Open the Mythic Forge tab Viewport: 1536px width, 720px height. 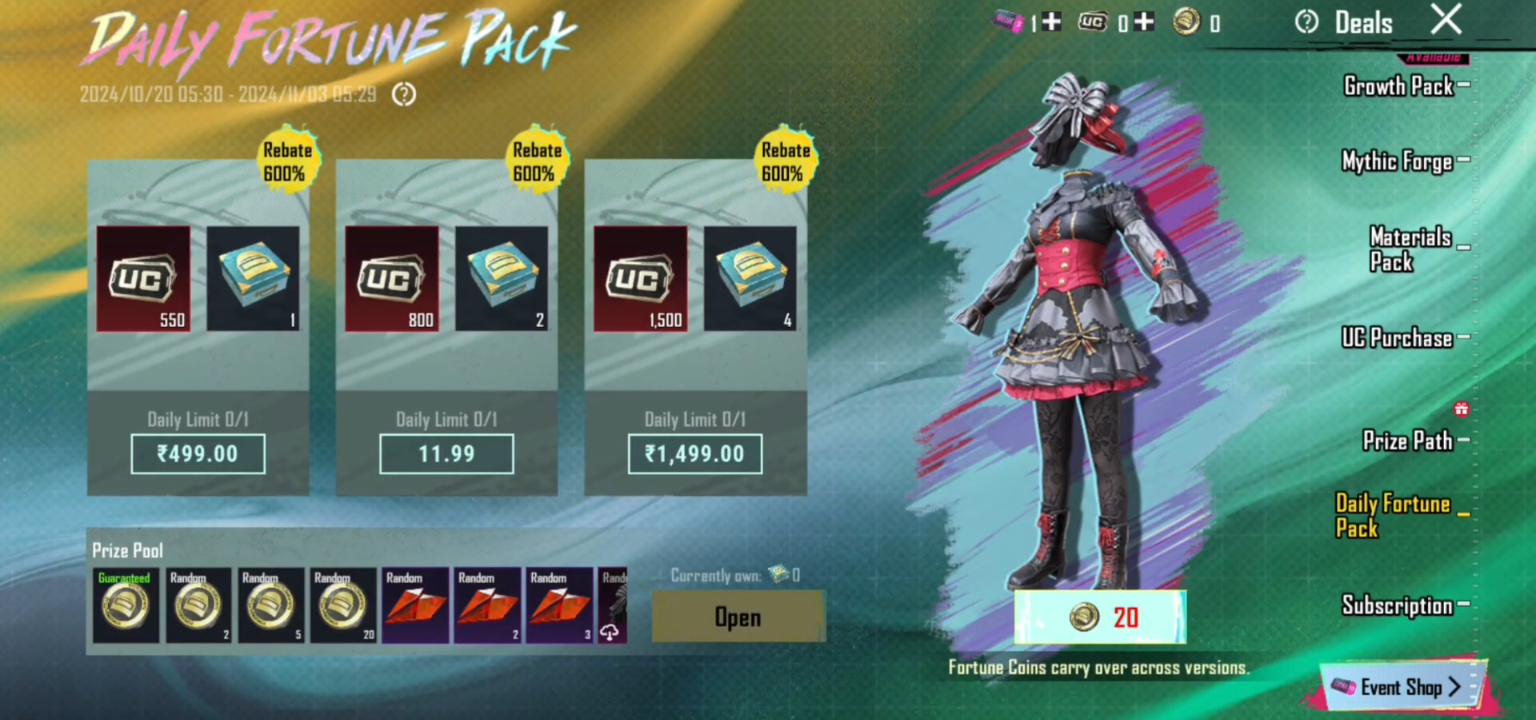click(x=1397, y=161)
